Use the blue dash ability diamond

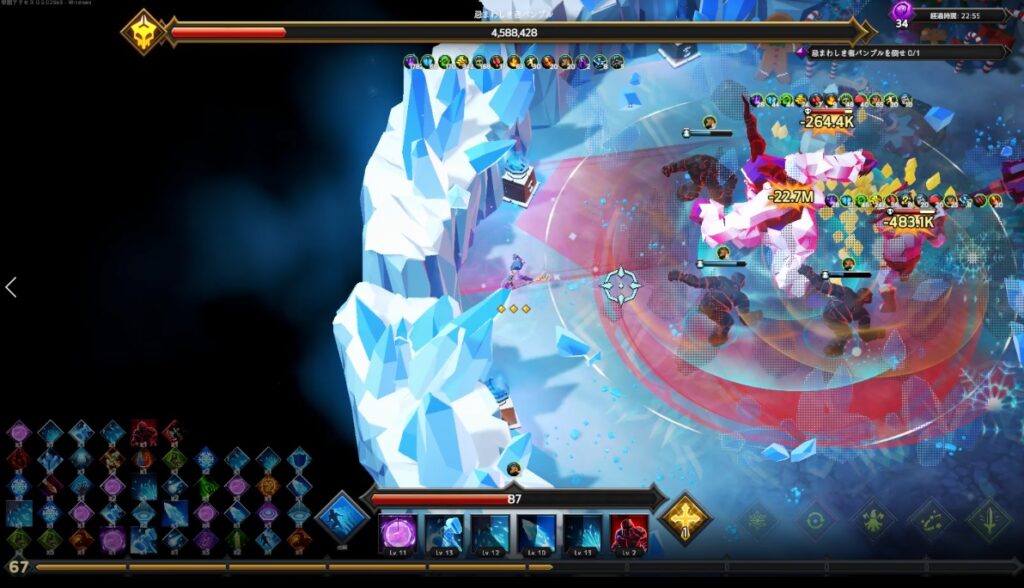[343, 517]
